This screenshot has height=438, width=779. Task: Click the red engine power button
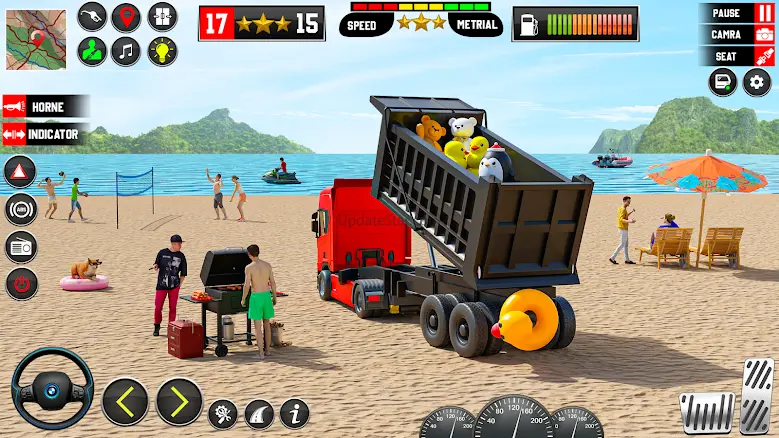21,283
